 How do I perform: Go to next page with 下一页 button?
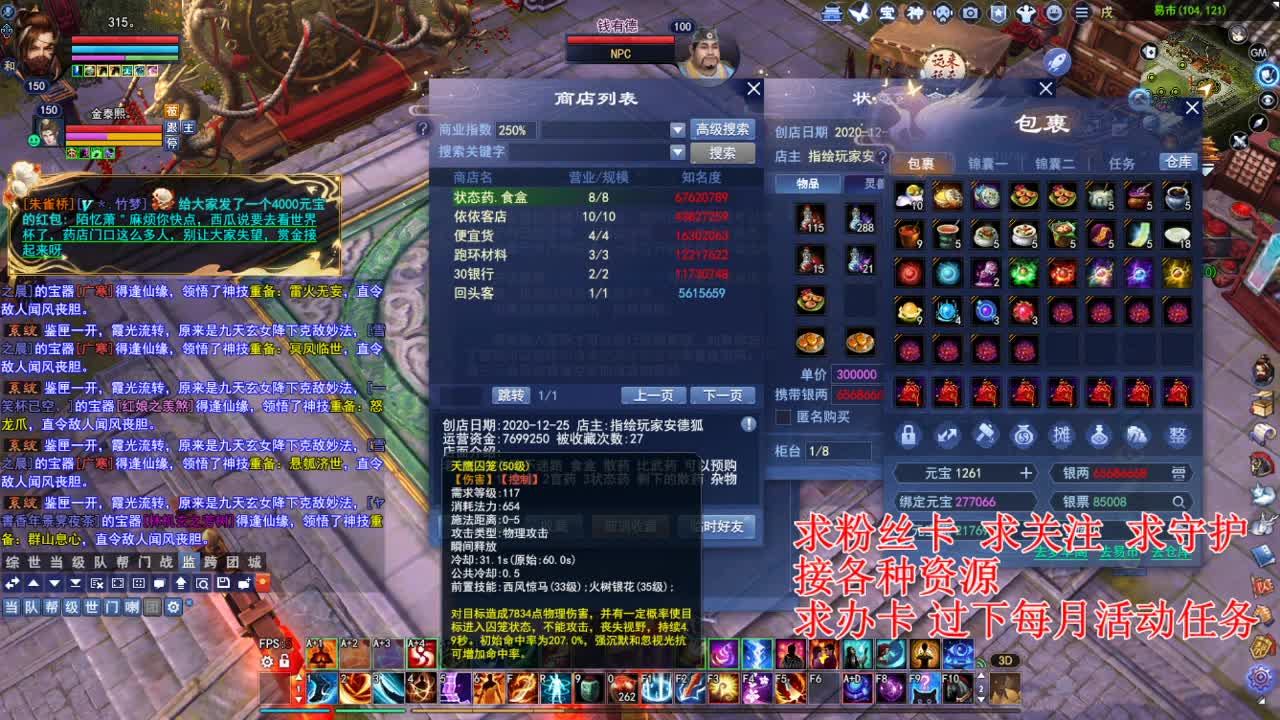(724, 395)
